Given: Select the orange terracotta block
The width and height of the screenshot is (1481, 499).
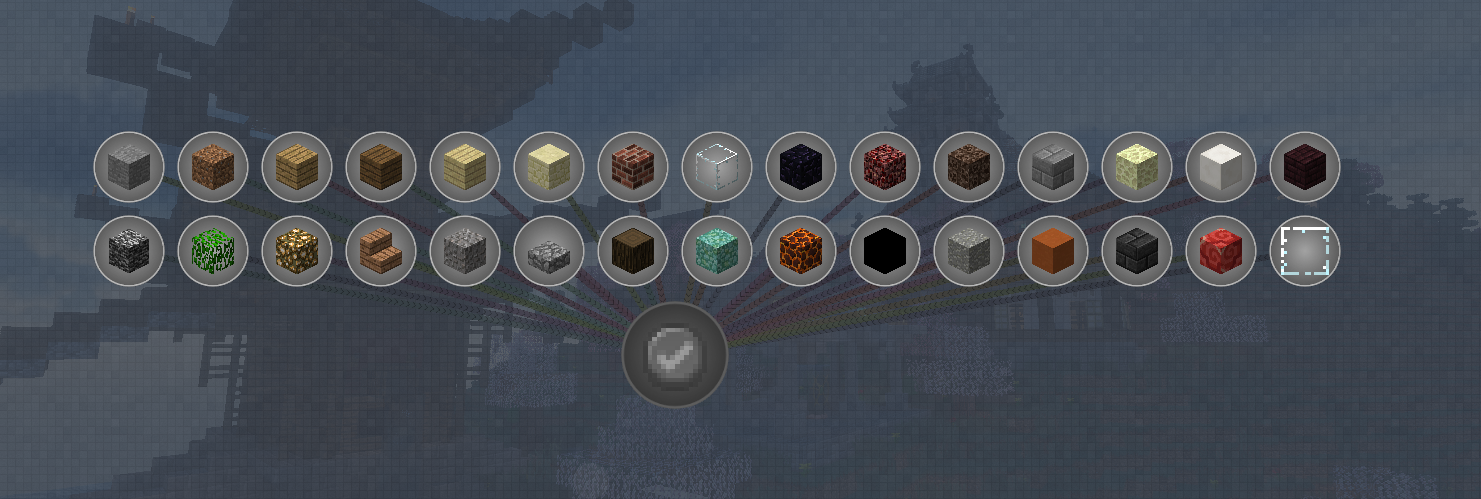Looking at the screenshot, I should coord(1053,251).
